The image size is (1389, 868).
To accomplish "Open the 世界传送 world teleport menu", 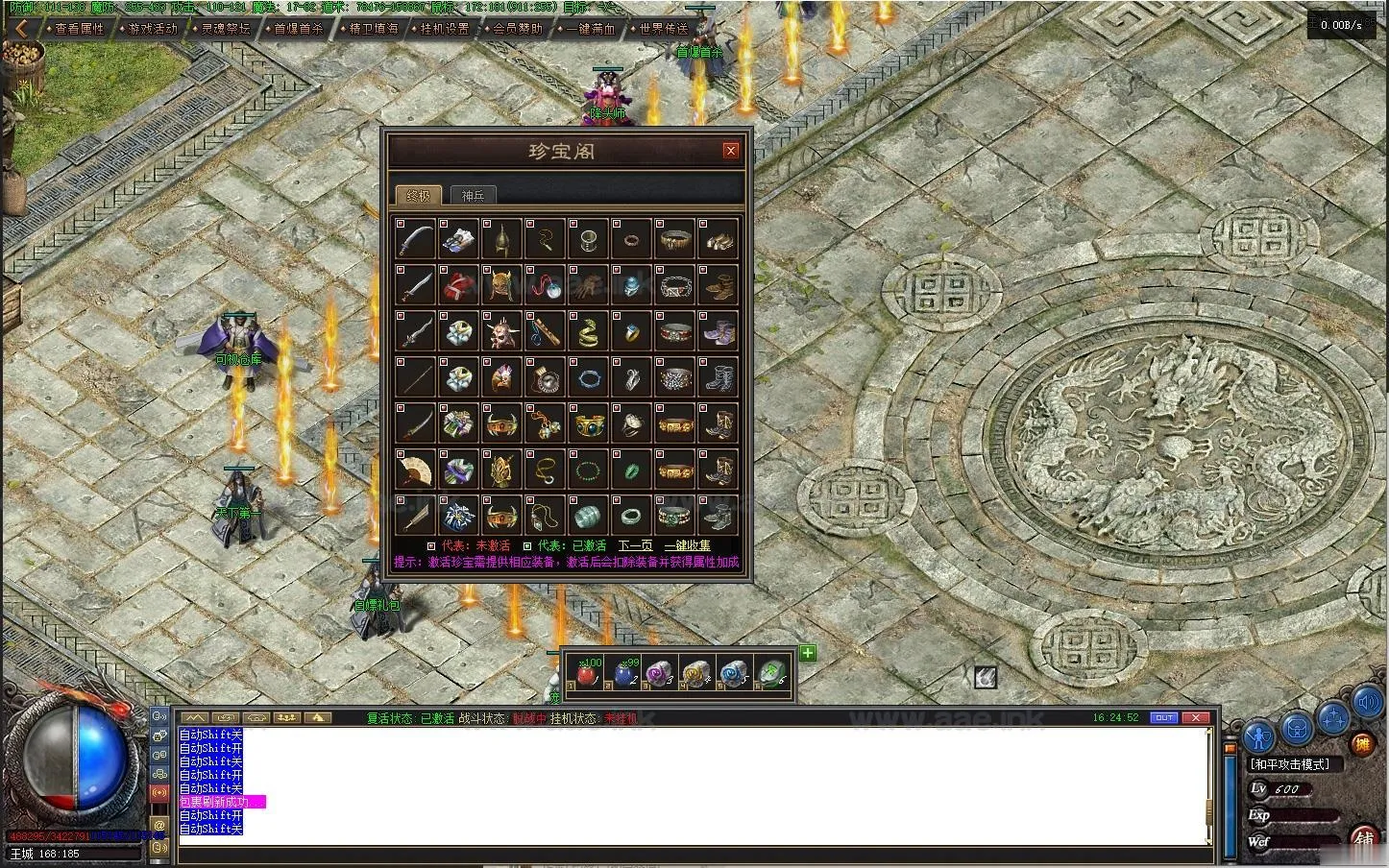I will [664, 29].
